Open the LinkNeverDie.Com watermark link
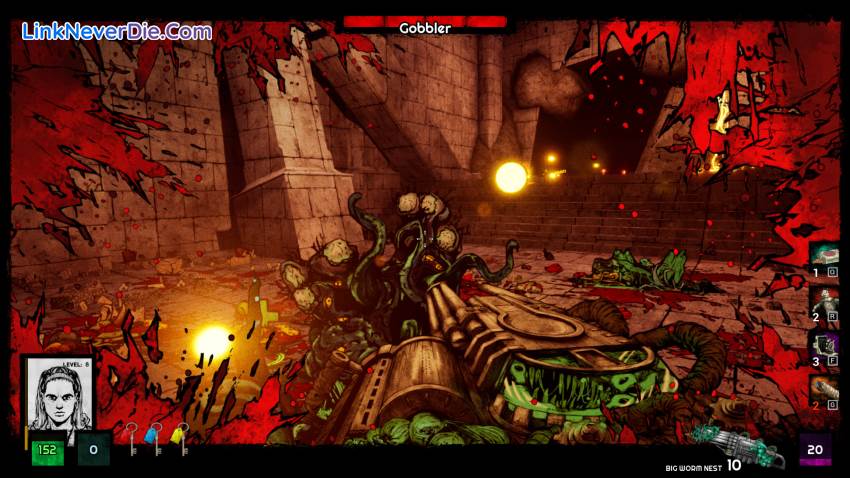This screenshot has width=850, height=478. click(x=117, y=31)
